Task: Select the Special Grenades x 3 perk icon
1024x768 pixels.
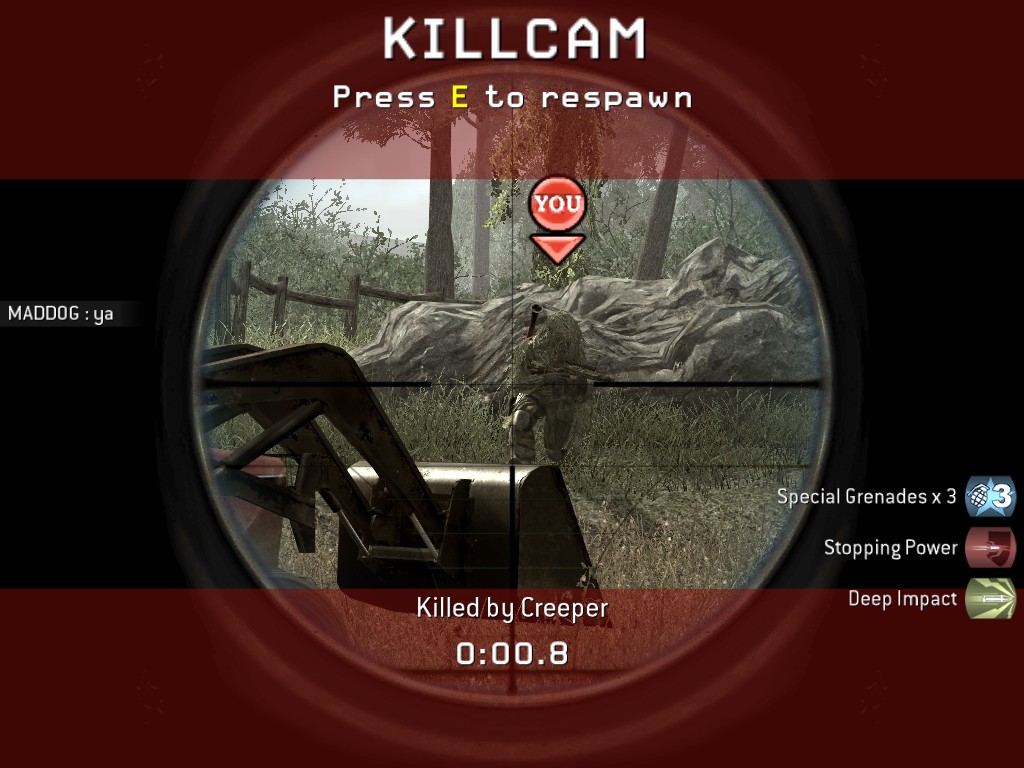Action: [x=990, y=496]
